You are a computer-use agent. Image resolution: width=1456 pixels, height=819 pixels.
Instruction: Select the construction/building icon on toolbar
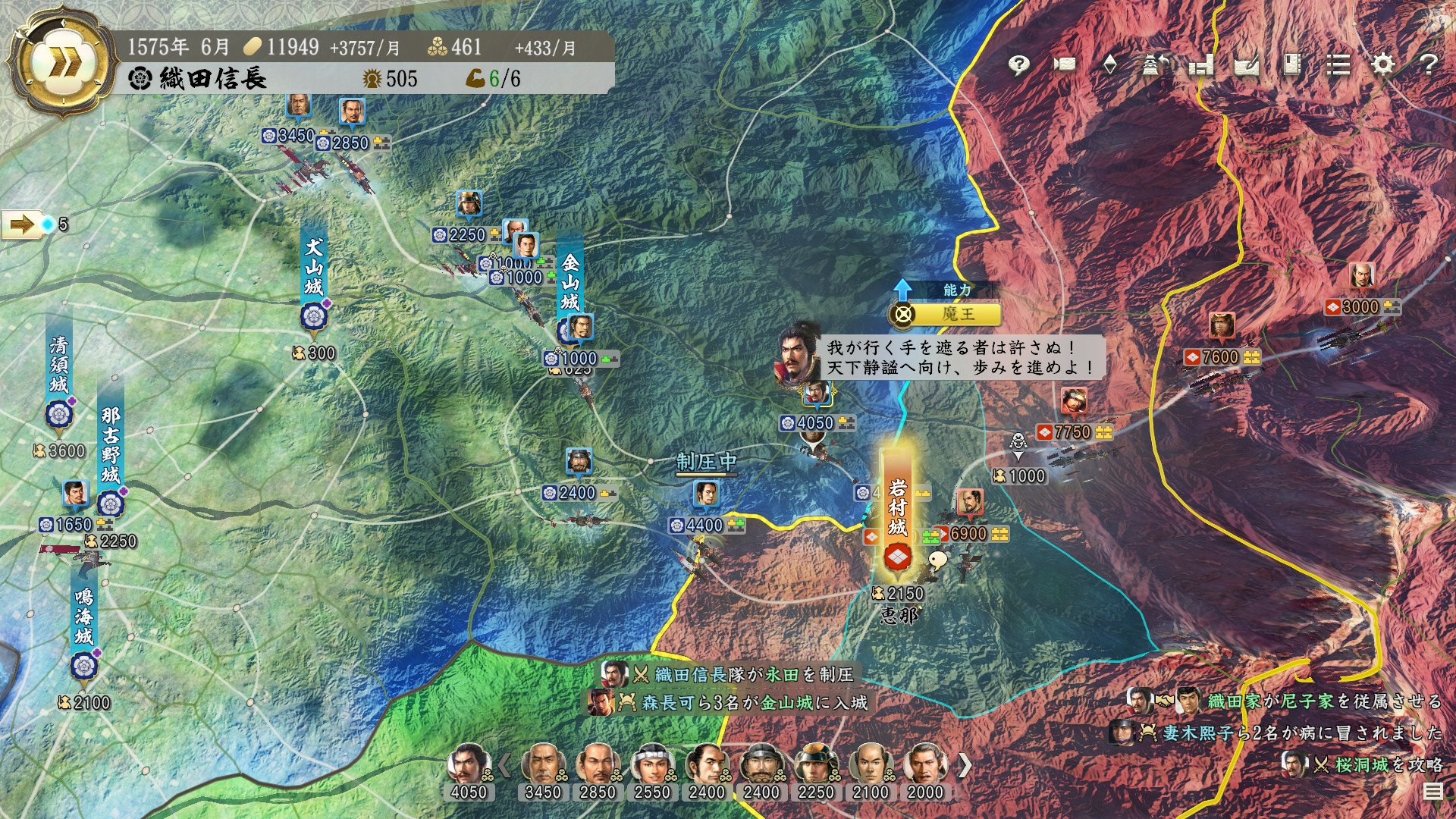1200,66
